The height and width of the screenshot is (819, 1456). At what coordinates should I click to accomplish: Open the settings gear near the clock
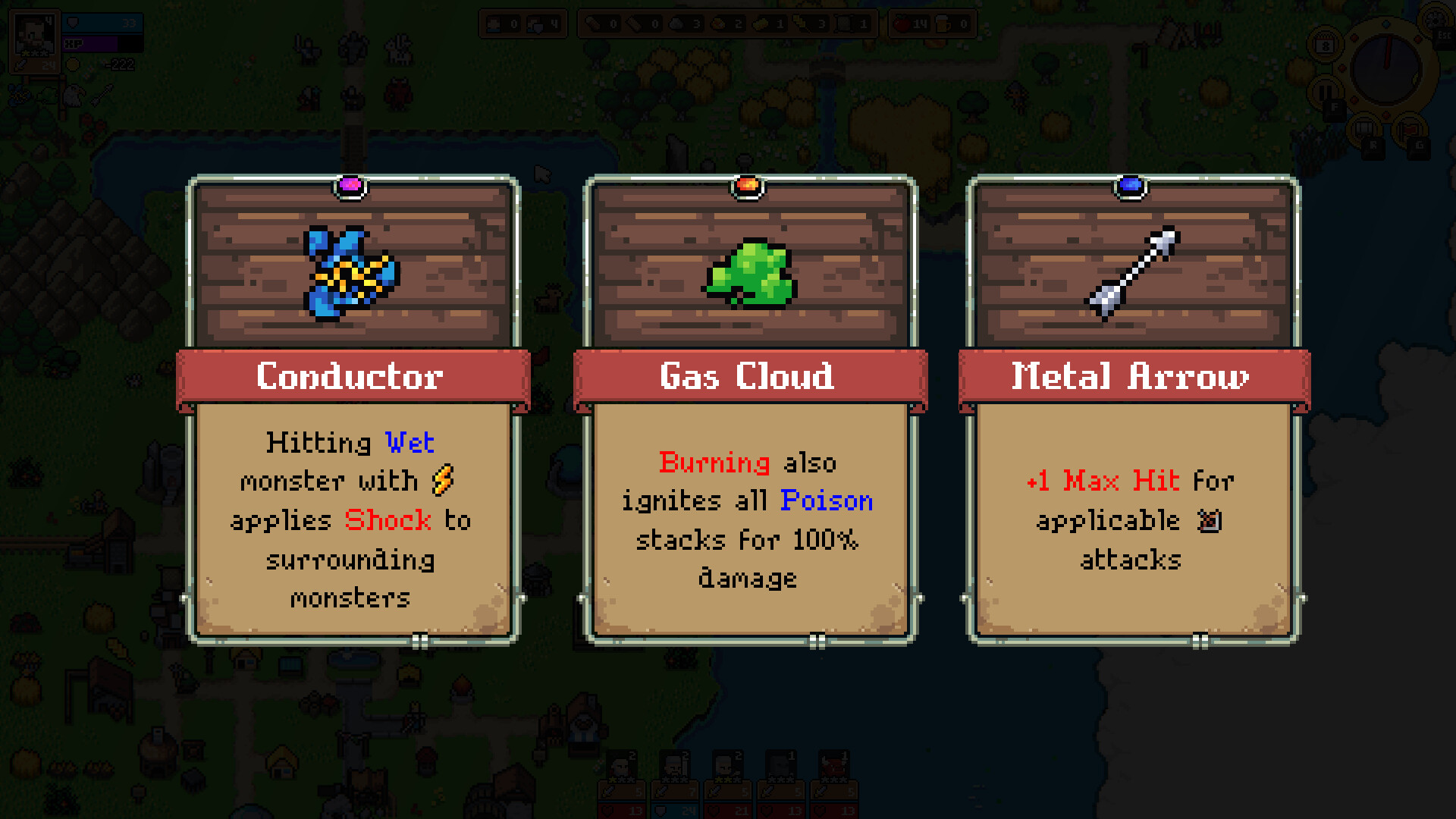(x=1433, y=21)
